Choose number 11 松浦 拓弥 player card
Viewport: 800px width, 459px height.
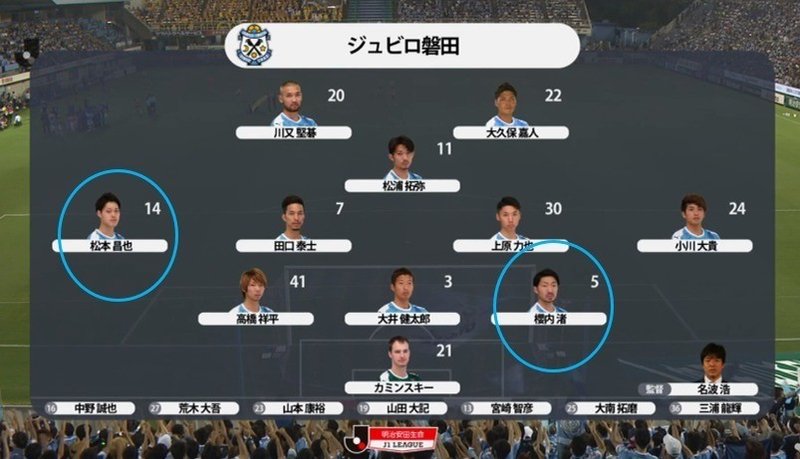[402, 185]
